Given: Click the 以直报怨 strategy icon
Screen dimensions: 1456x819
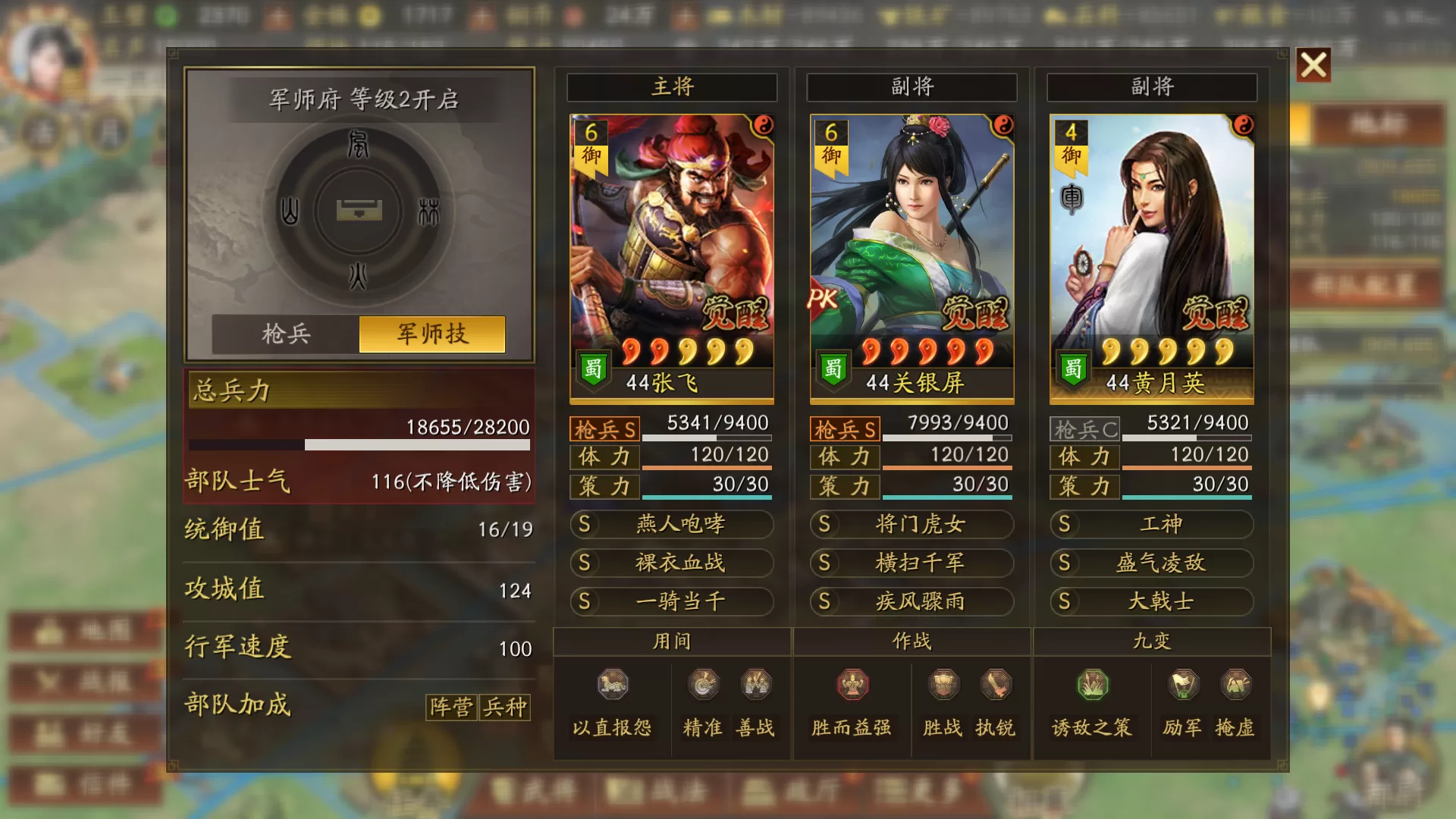Looking at the screenshot, I should pos(613,686).
